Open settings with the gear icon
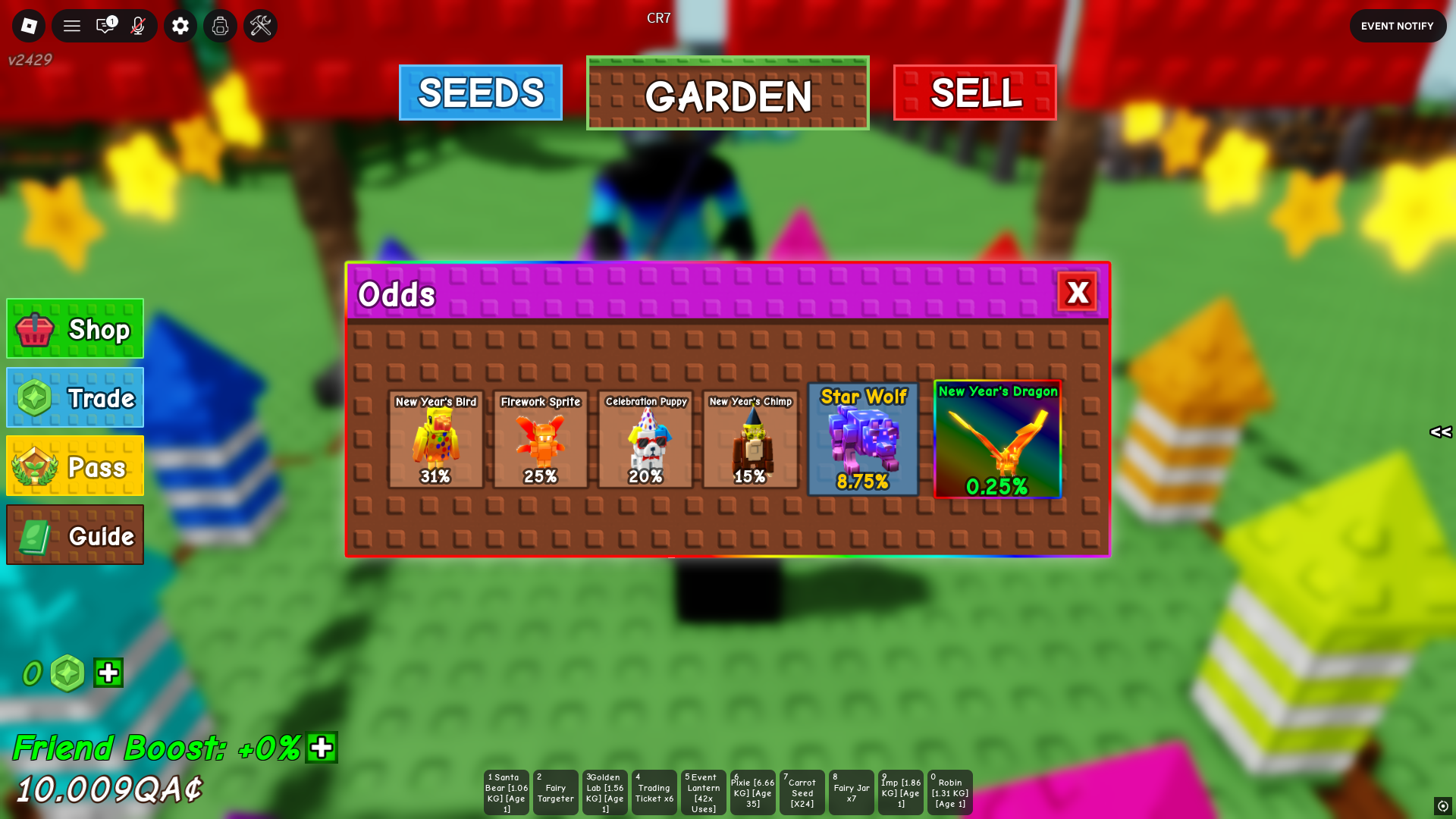This screenshot has height=819, width=1456. 180,25
